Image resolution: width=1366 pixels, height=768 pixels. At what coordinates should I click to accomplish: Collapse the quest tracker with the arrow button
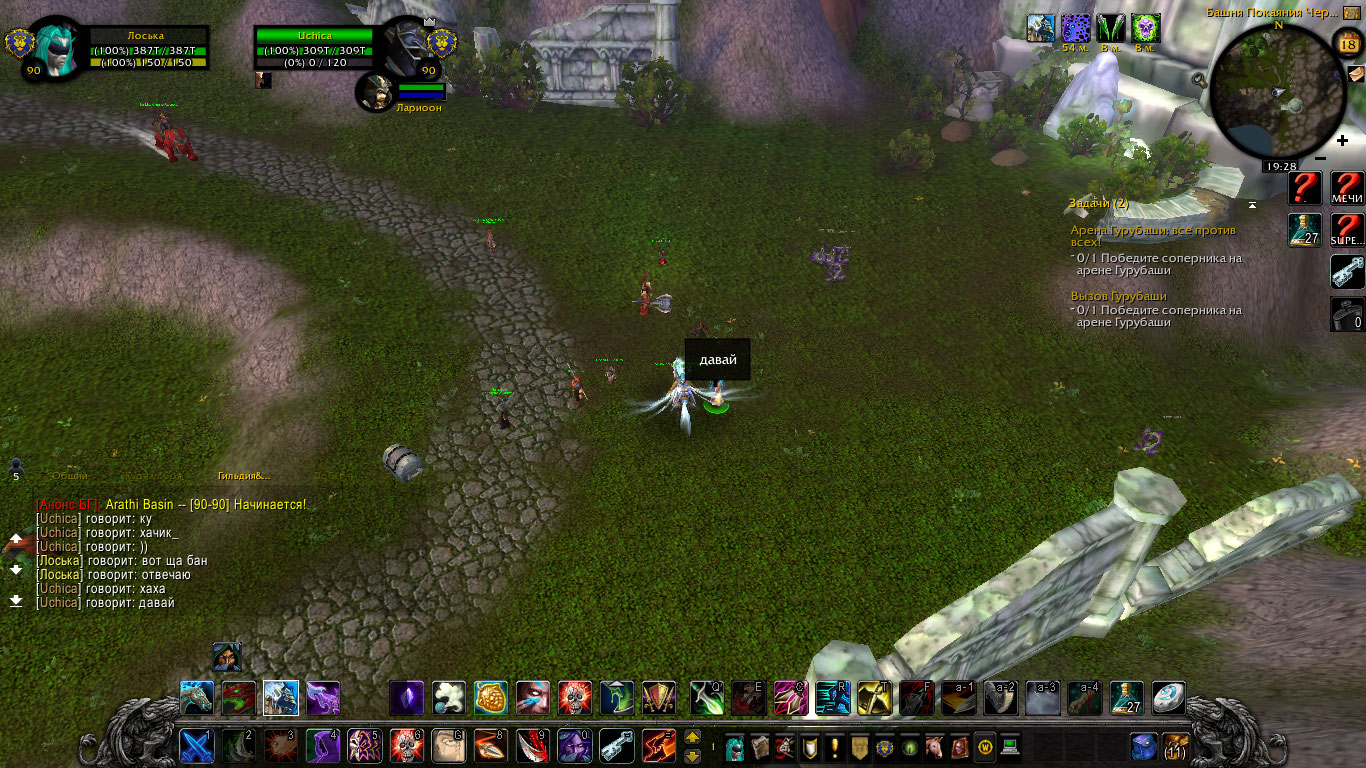pyautogui.click(x=1252, y=205)
